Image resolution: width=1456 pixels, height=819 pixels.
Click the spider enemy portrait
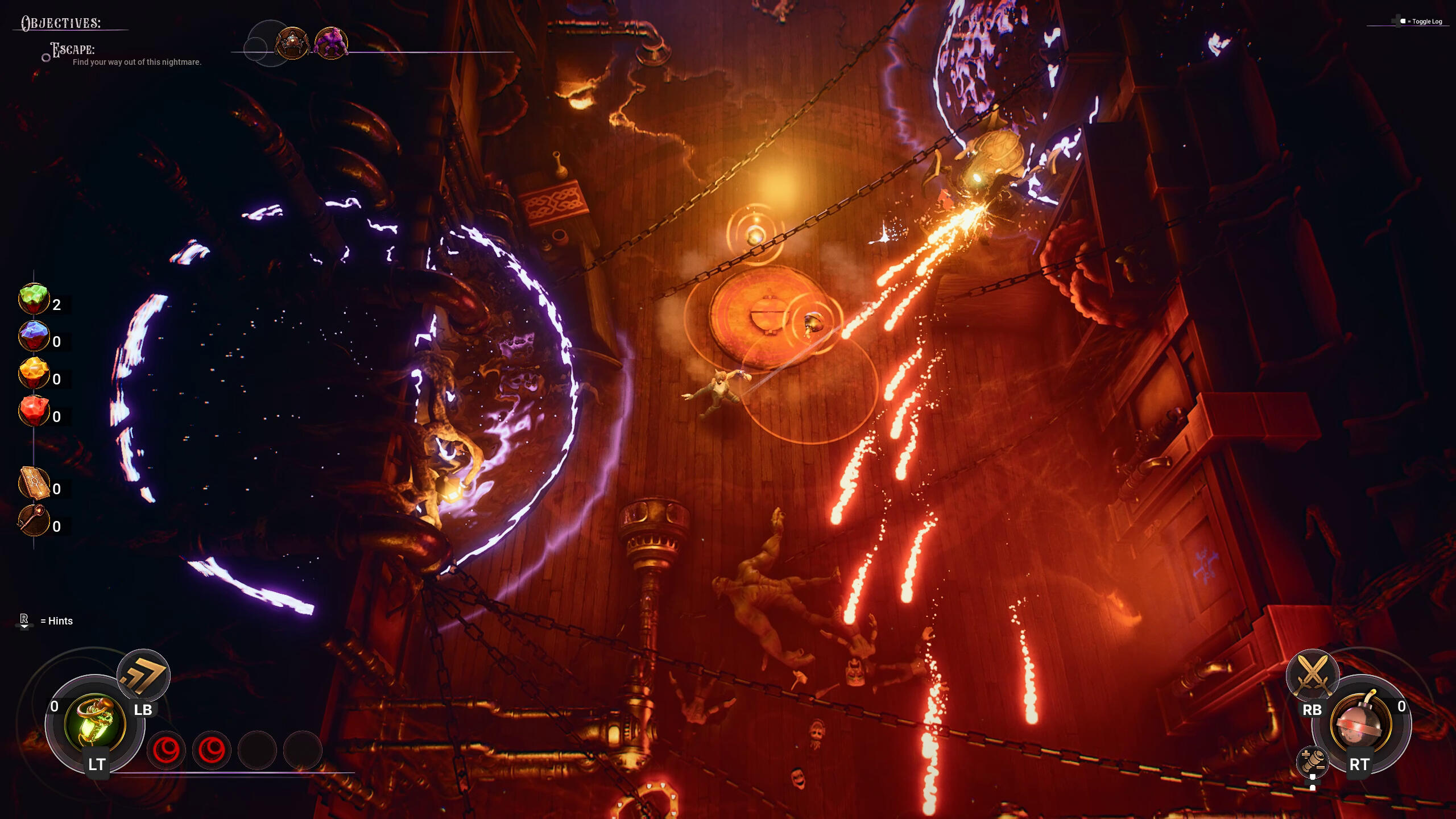point(292,43)
